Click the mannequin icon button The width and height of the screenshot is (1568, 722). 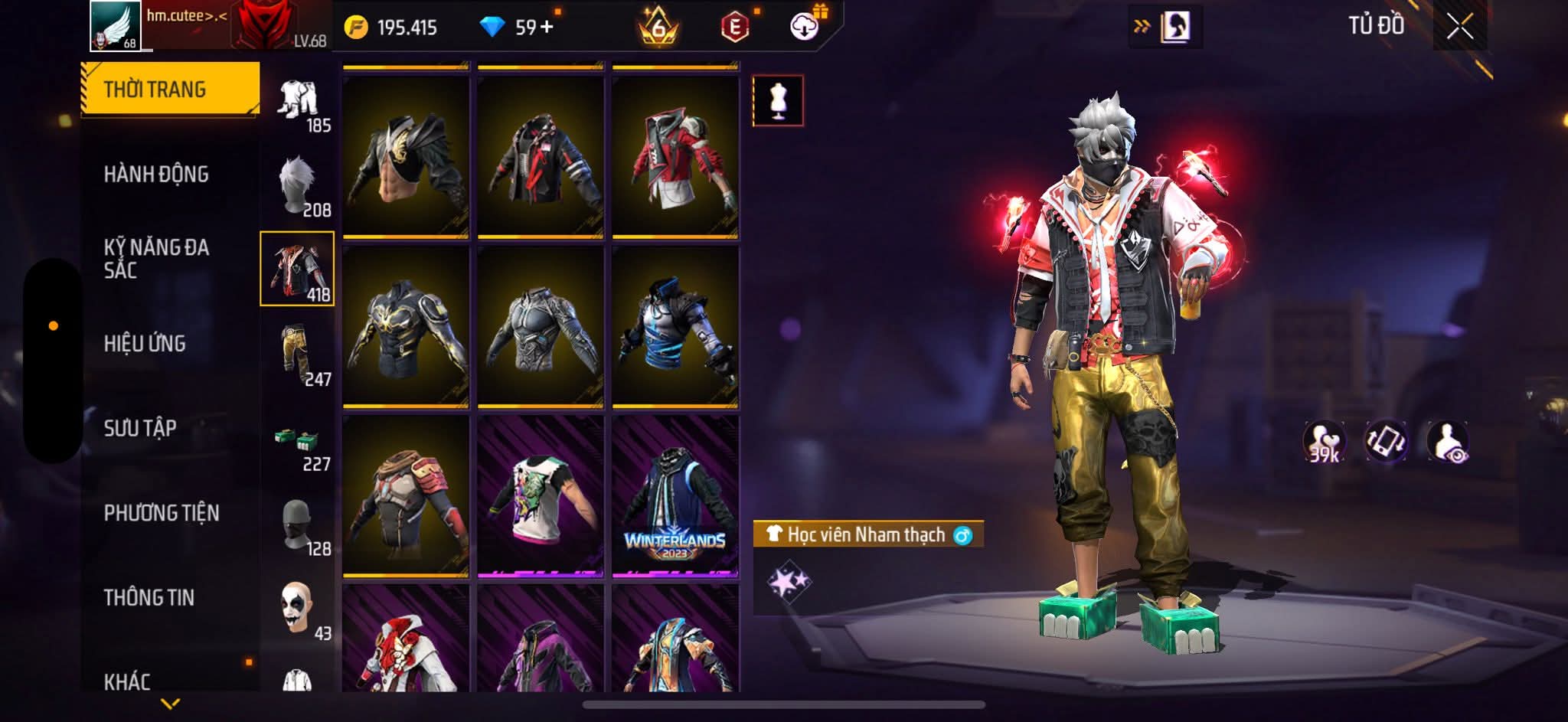point(778,100)
